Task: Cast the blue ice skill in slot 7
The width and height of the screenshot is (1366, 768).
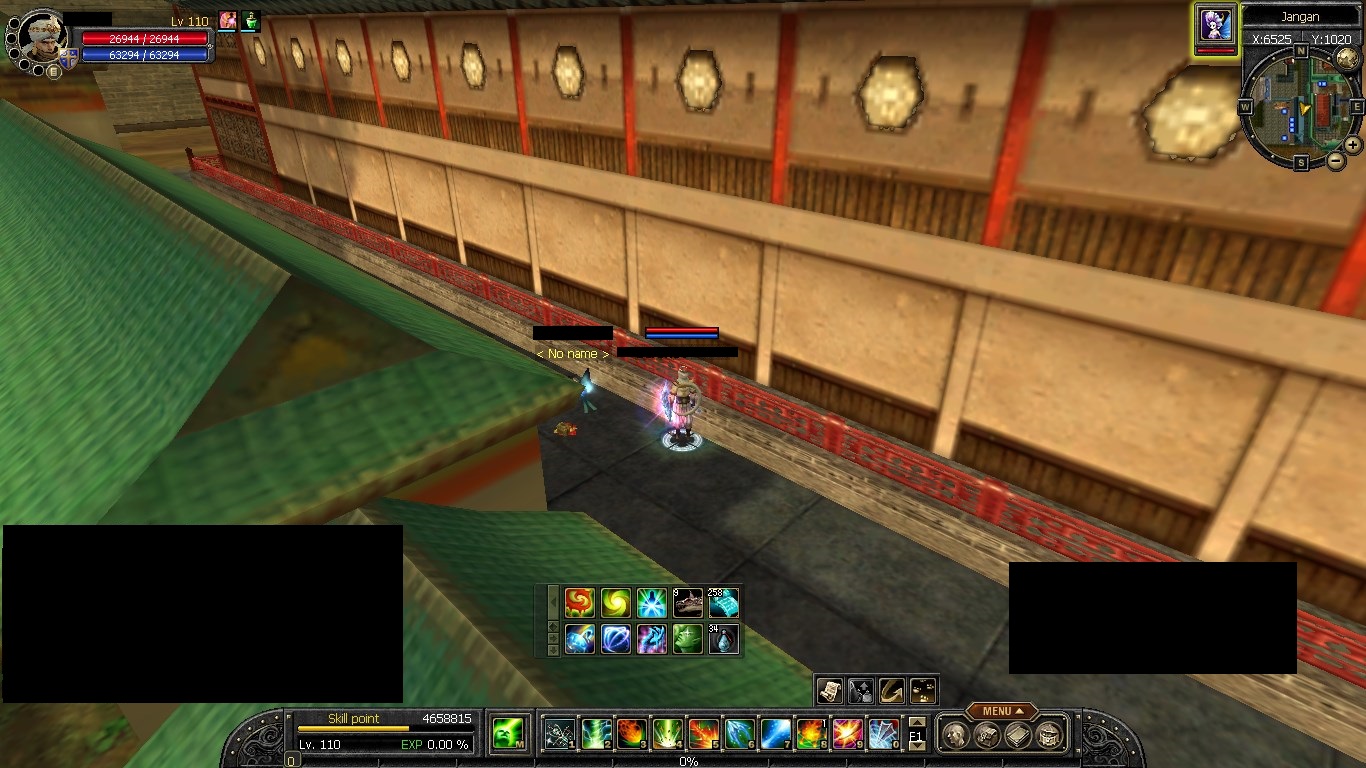Action: 775,734
